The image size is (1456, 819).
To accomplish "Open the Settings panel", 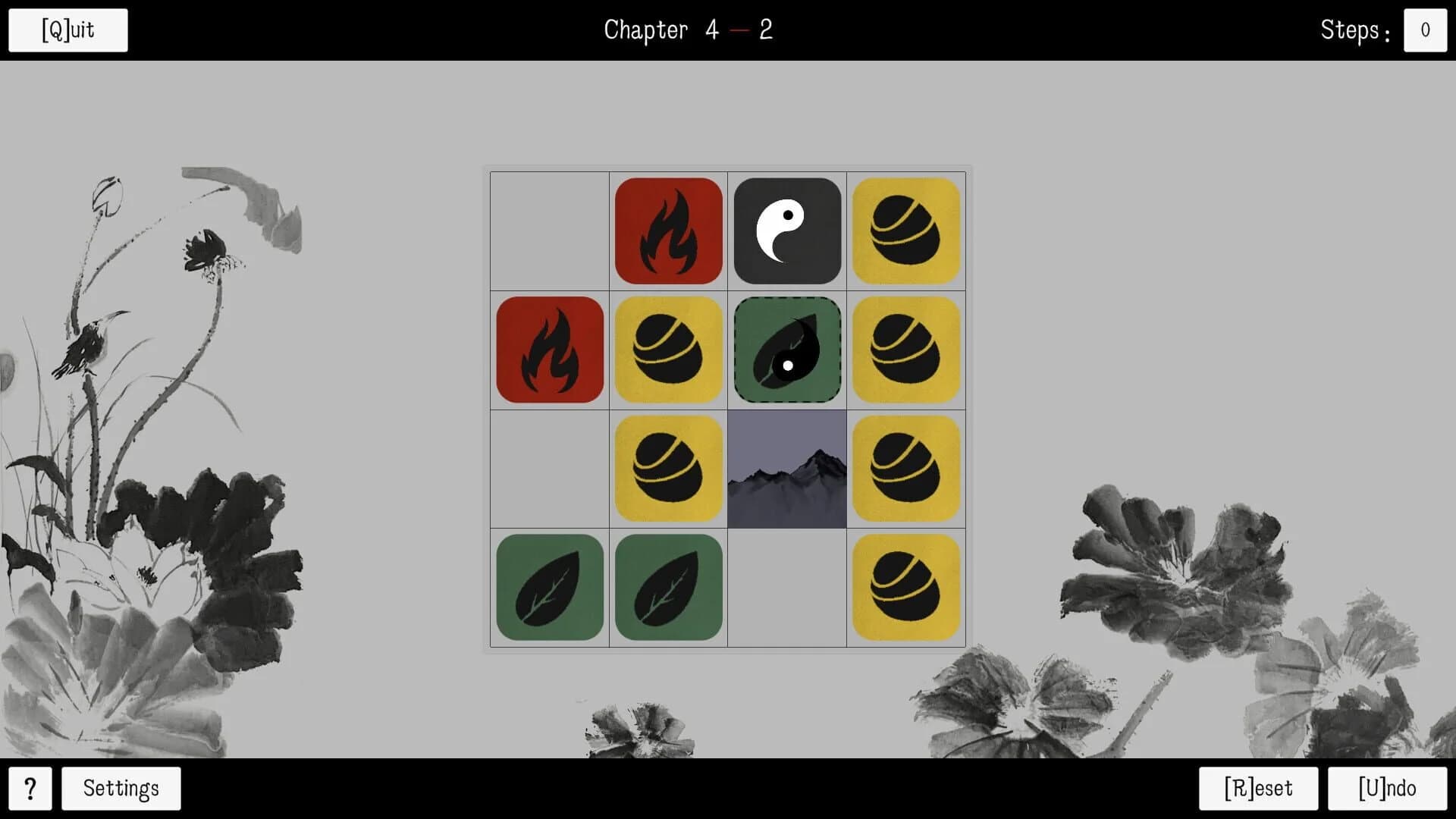I will (x=120, y=789).
